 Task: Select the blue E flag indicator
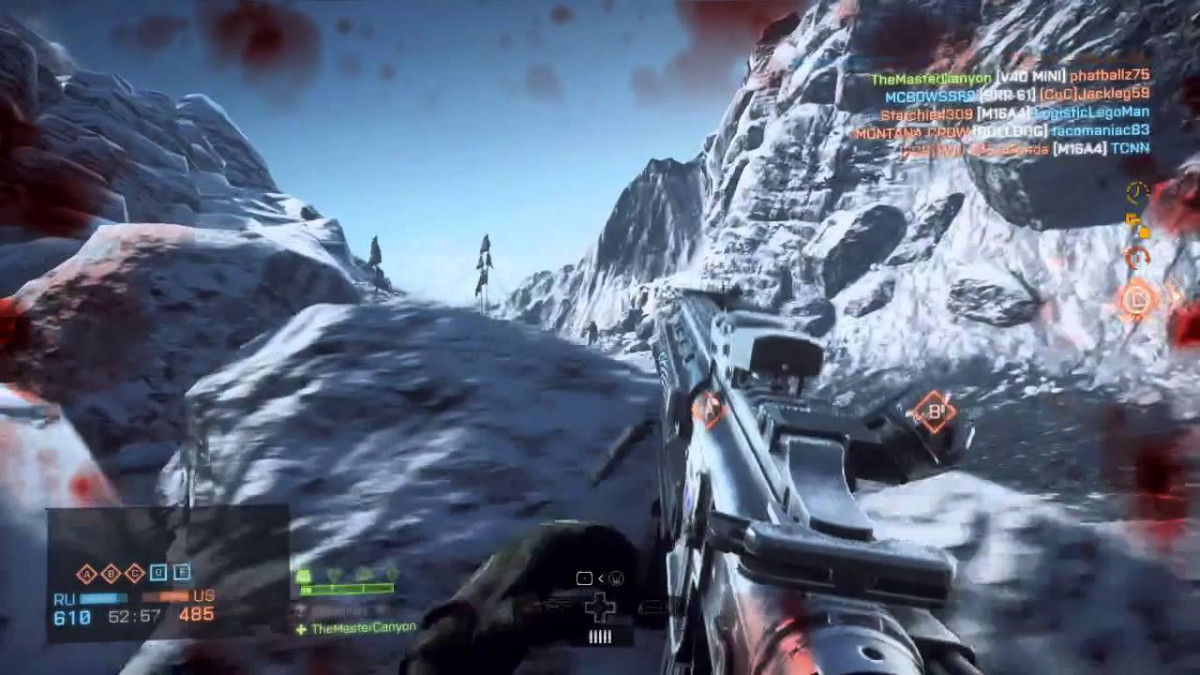click(181, 573)
